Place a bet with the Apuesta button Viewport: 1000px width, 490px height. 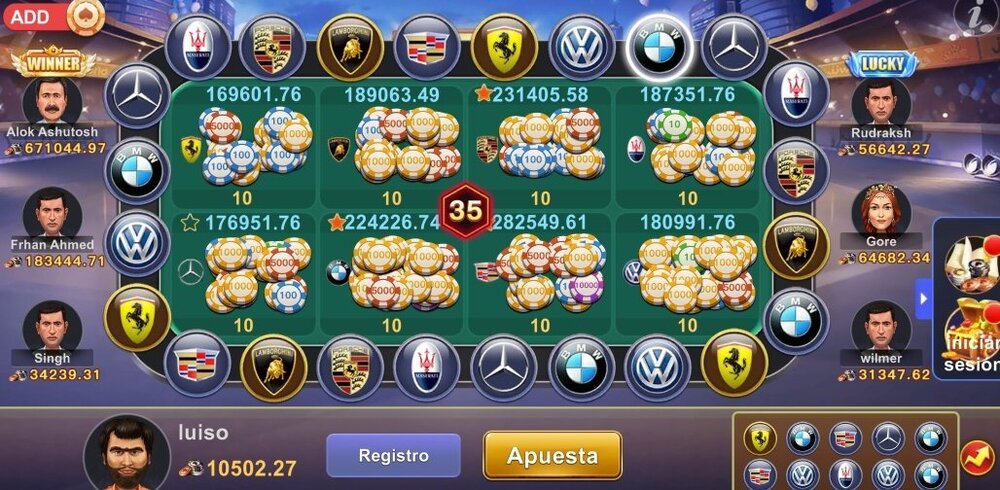pyautogui.click(x=552, y=455)
